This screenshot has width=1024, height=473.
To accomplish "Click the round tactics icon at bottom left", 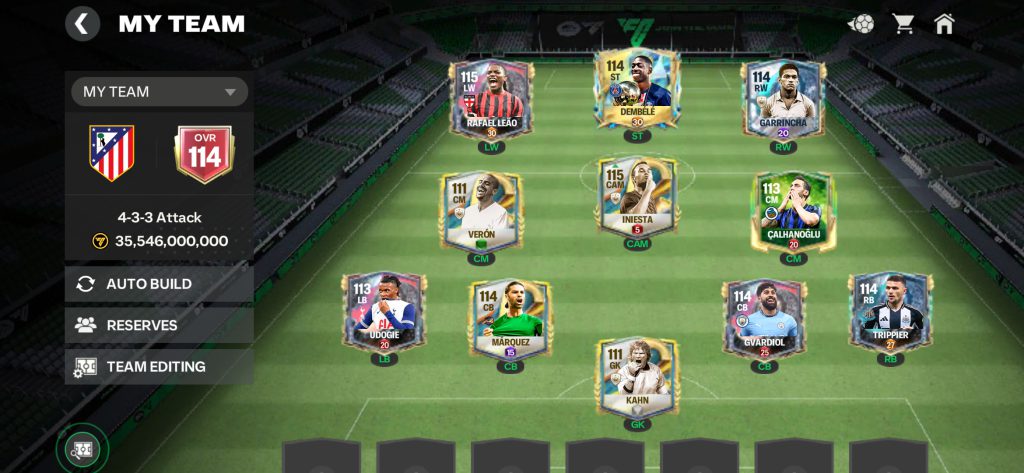I will point(81,450).
